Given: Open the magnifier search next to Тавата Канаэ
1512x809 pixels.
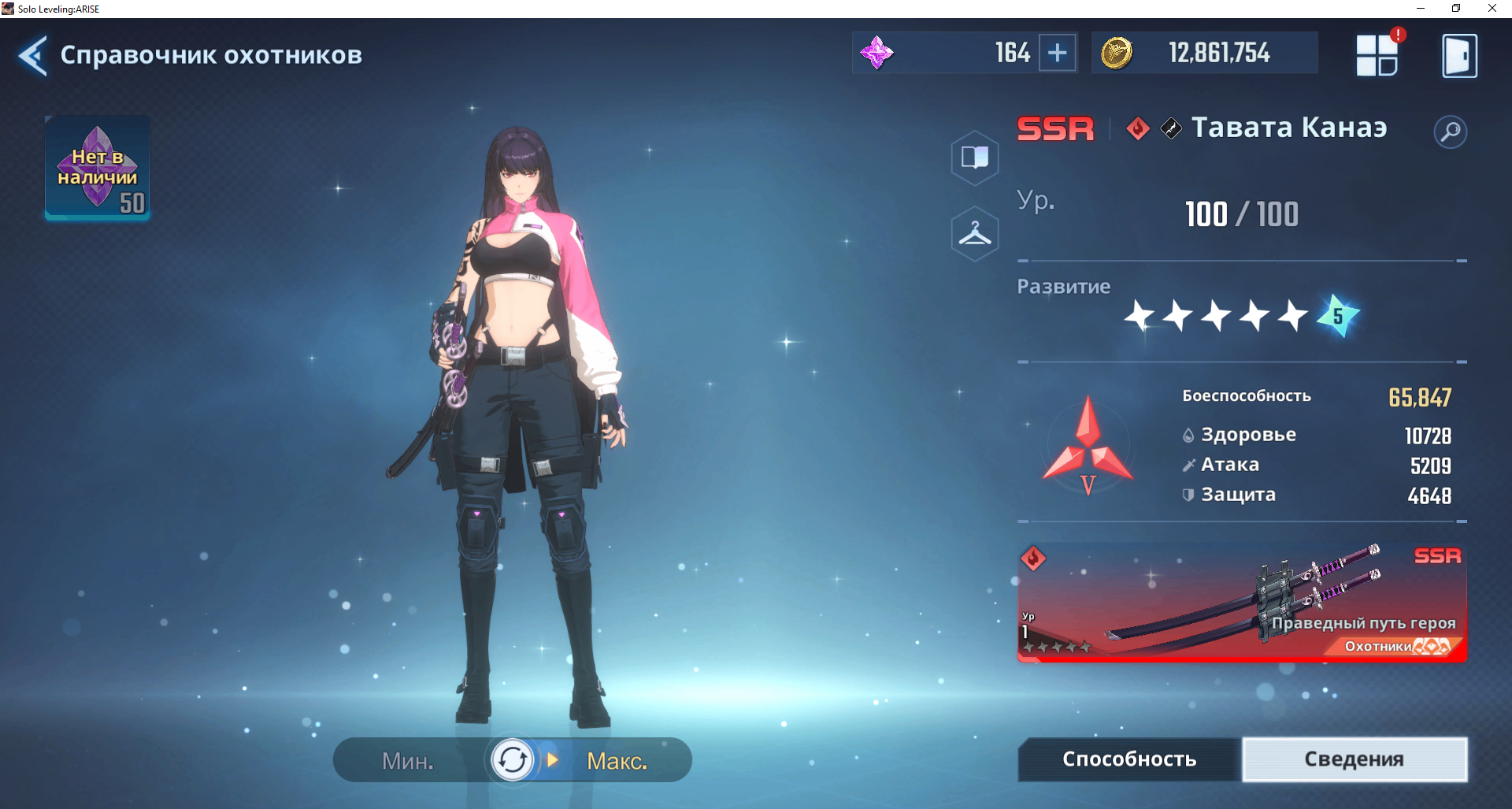Looking at the screenshot, I should click(1450, 132).
